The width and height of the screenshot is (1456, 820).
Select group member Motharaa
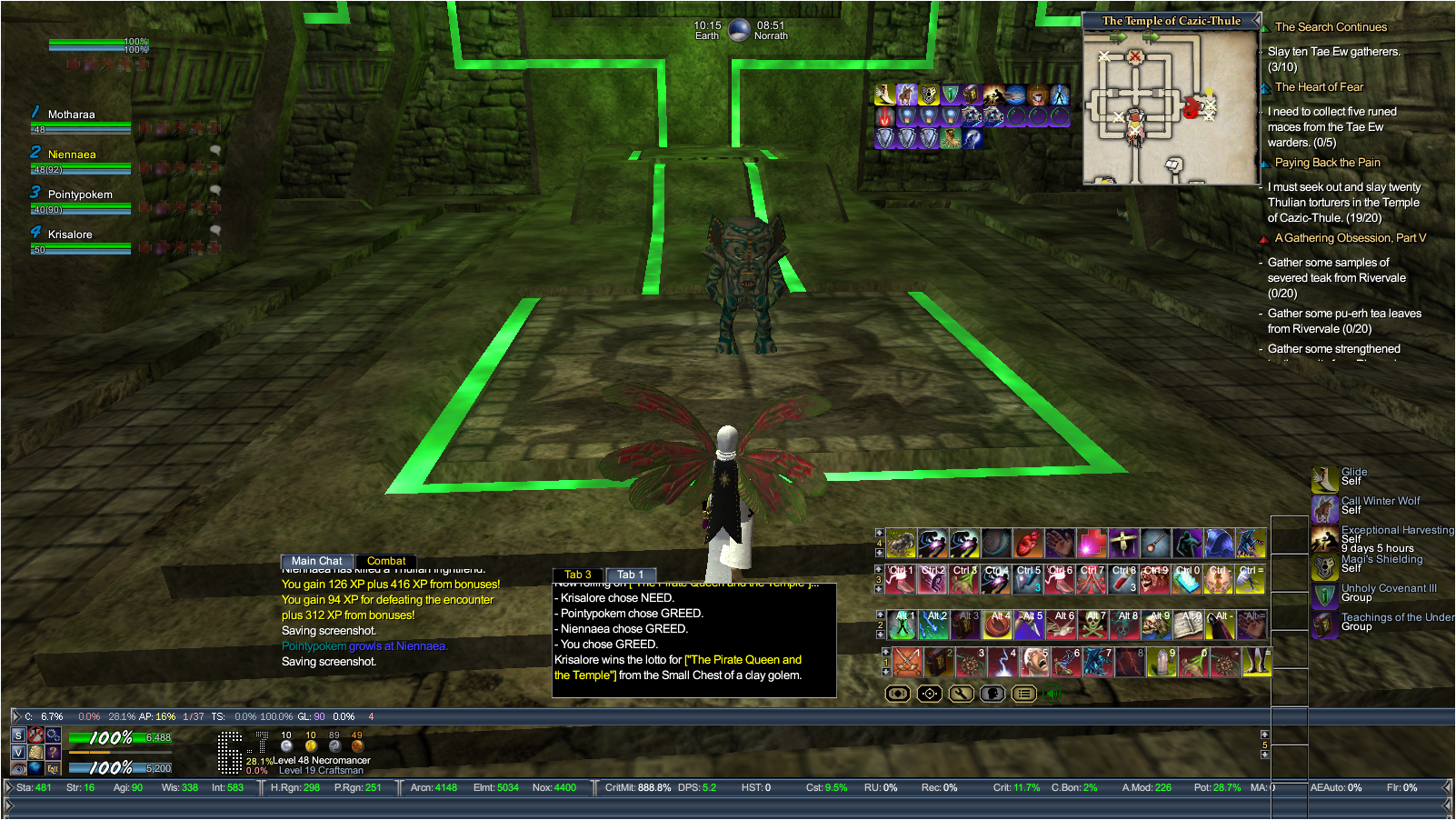click(71, 115)
